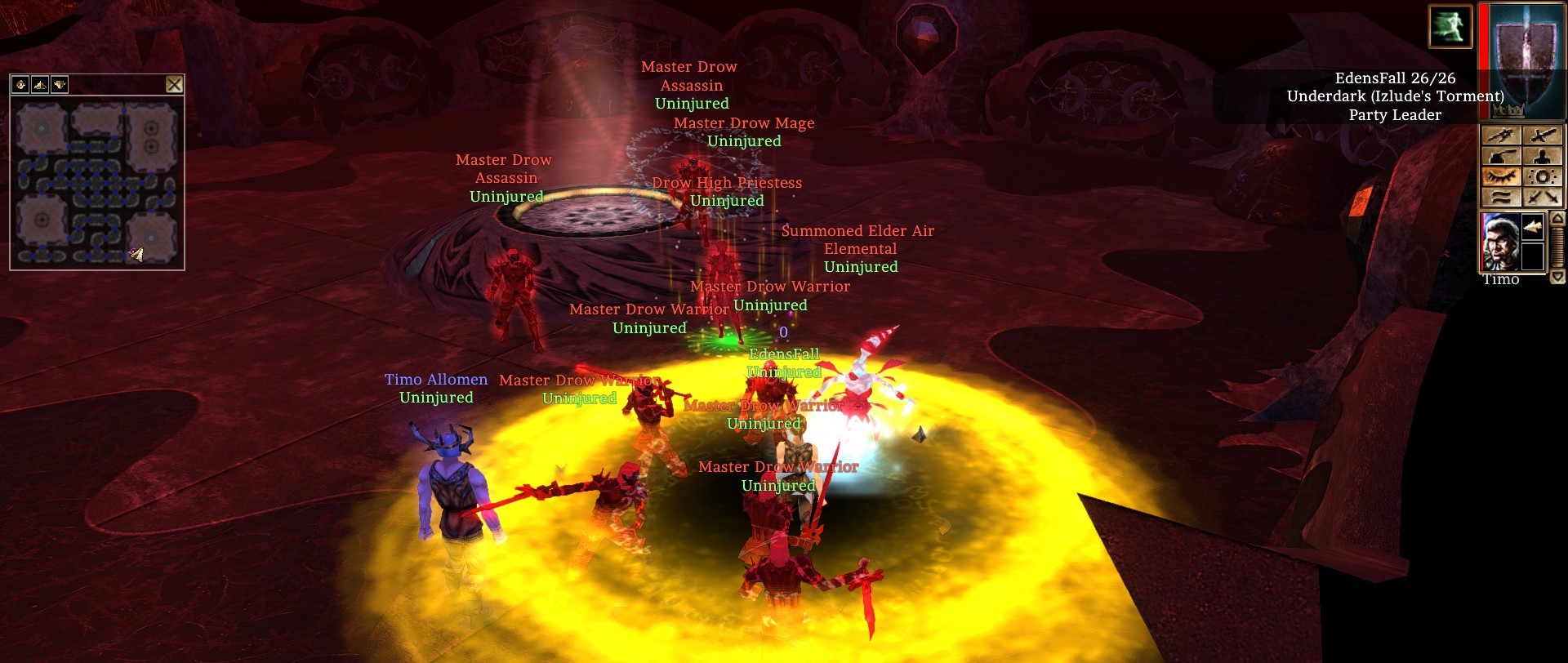Close the minimap window
This screenshot has height=663, width=1568.
tap(174, 84)
